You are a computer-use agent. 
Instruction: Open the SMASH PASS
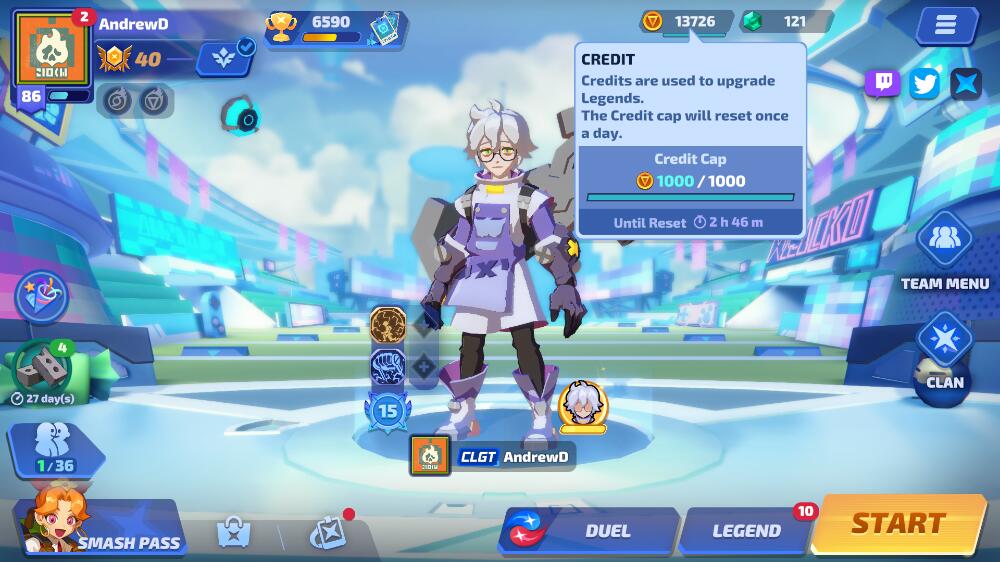click(100, 530)
